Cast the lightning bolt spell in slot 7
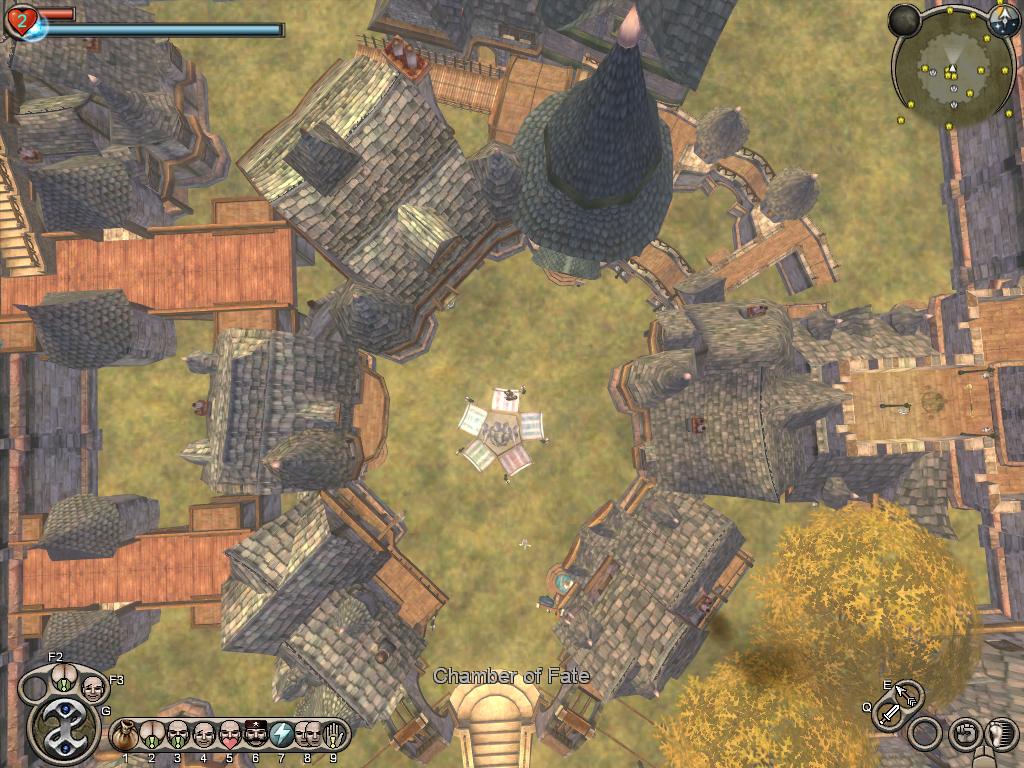 click(282, 735)
